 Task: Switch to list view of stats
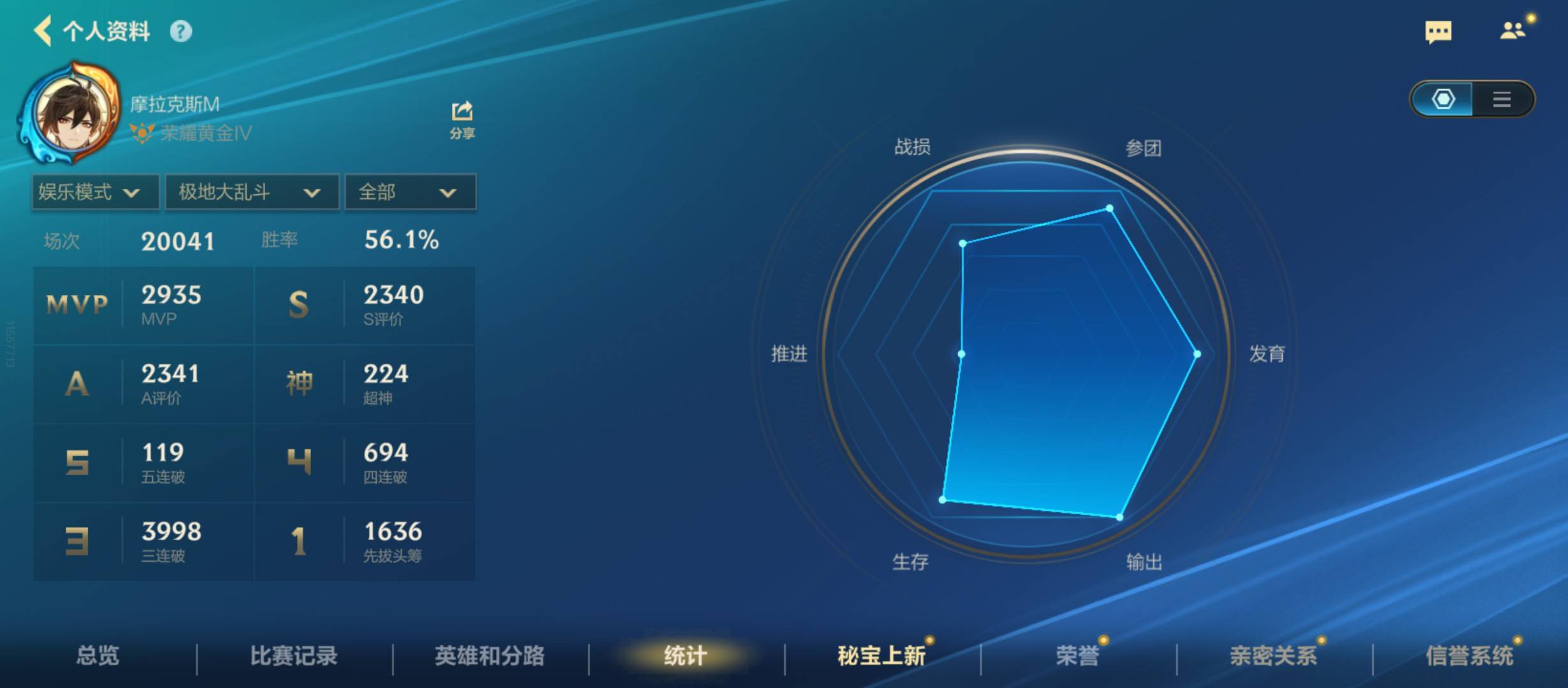1502,99
